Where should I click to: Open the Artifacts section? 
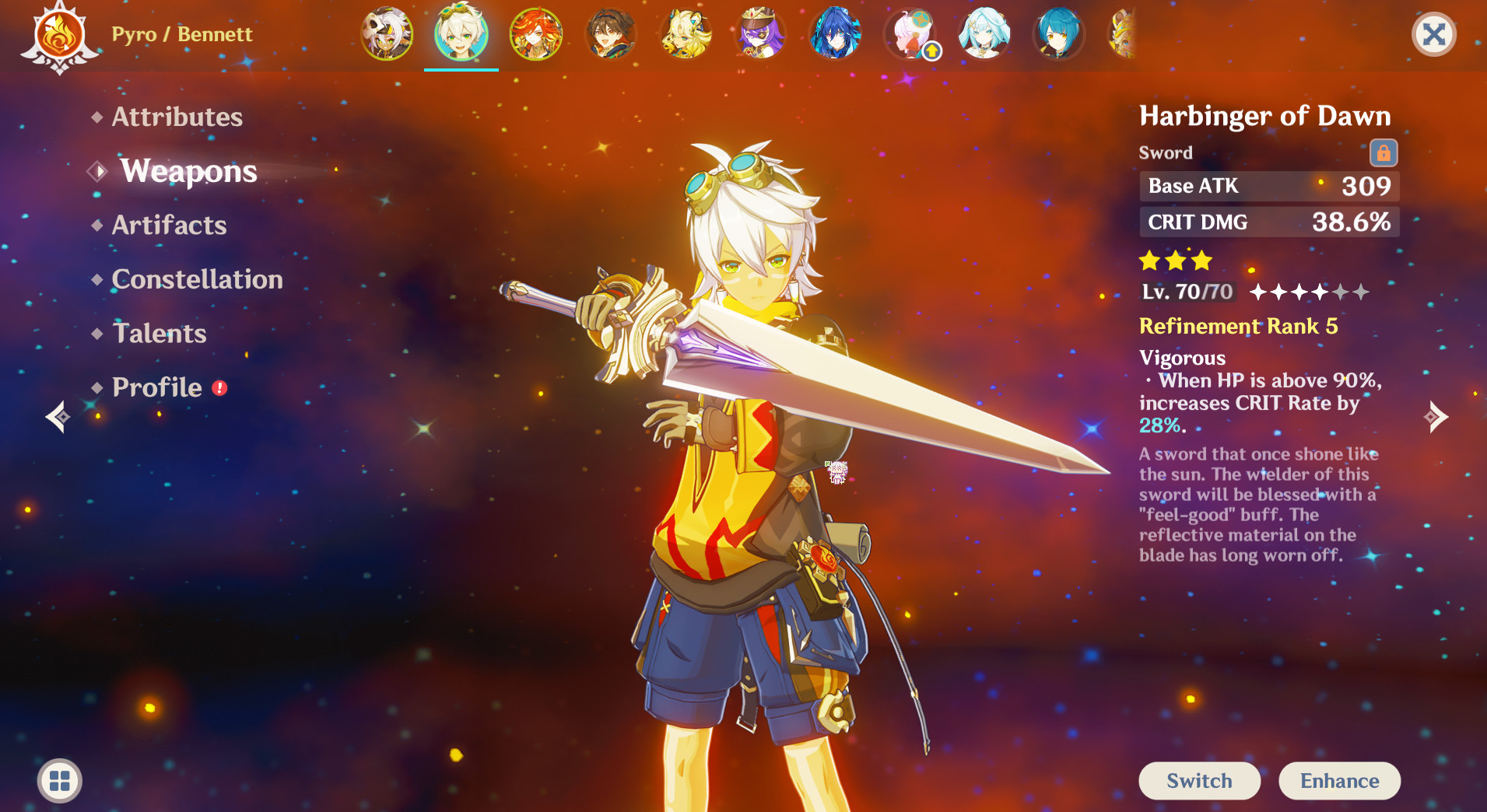pyautogui.click(x=168, y=226)
